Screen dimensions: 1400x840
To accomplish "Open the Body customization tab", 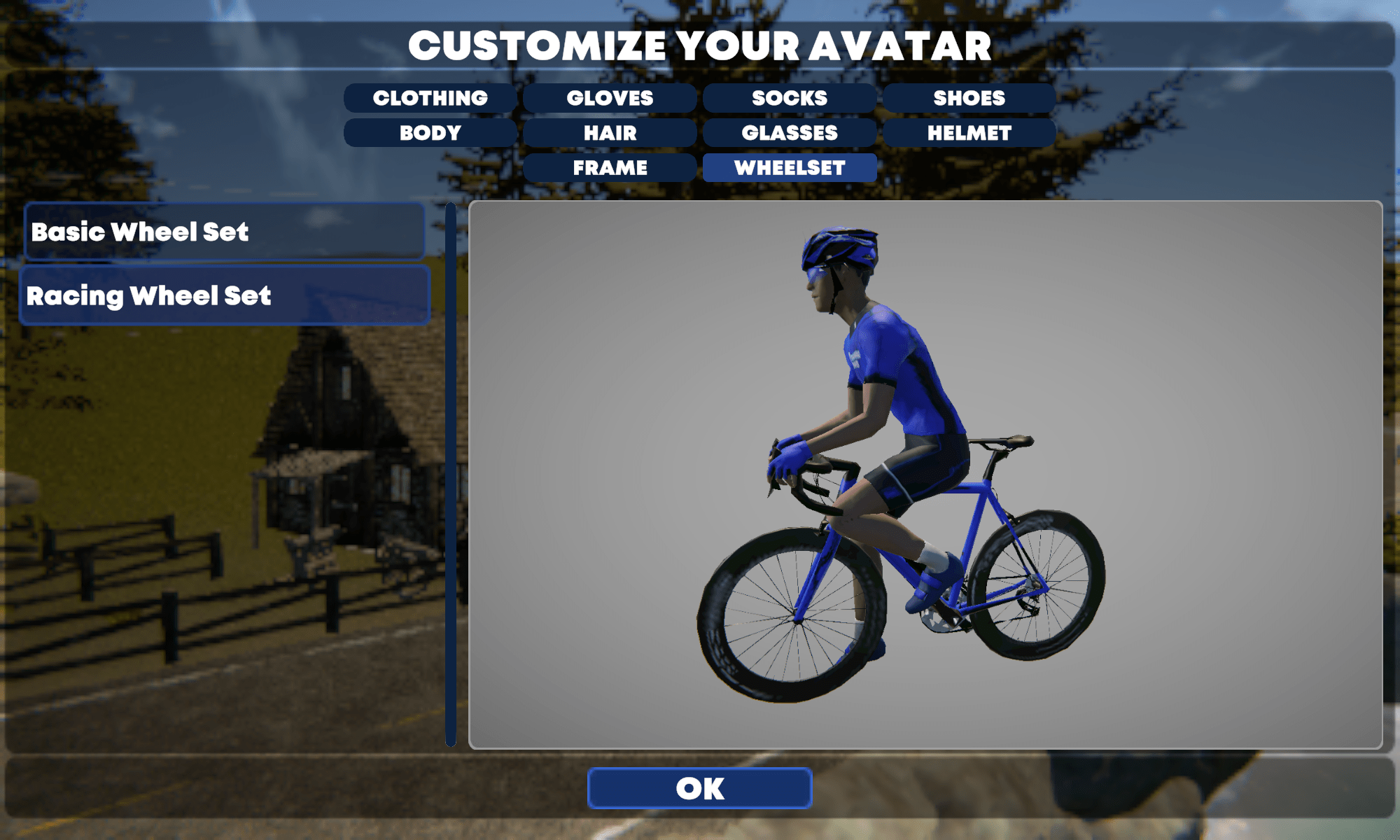I will point(430,133).
